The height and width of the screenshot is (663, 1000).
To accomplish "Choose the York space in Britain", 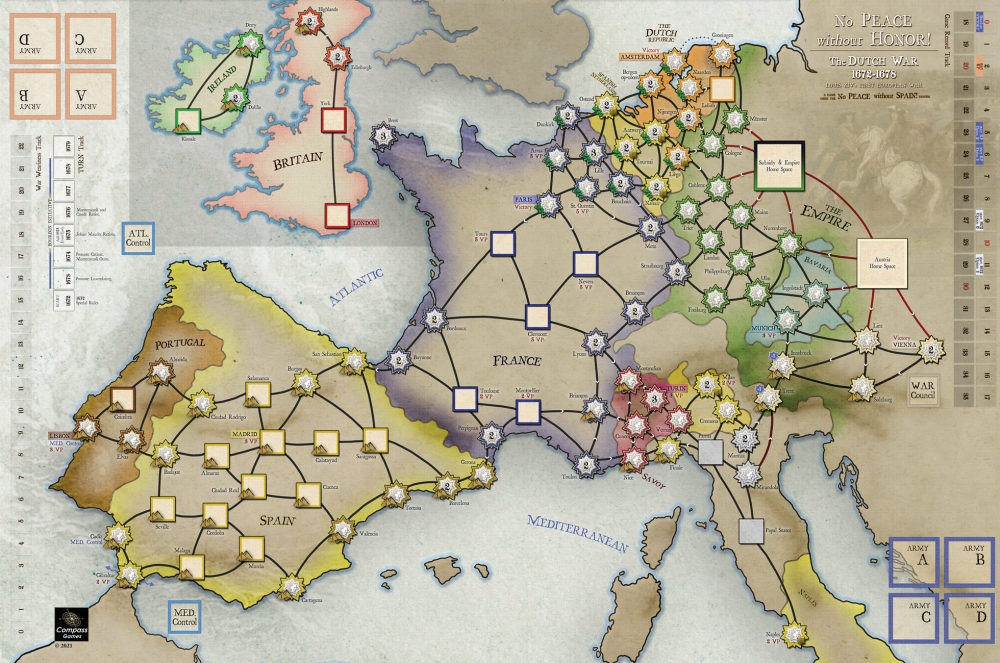I will [x=334, y=121].
